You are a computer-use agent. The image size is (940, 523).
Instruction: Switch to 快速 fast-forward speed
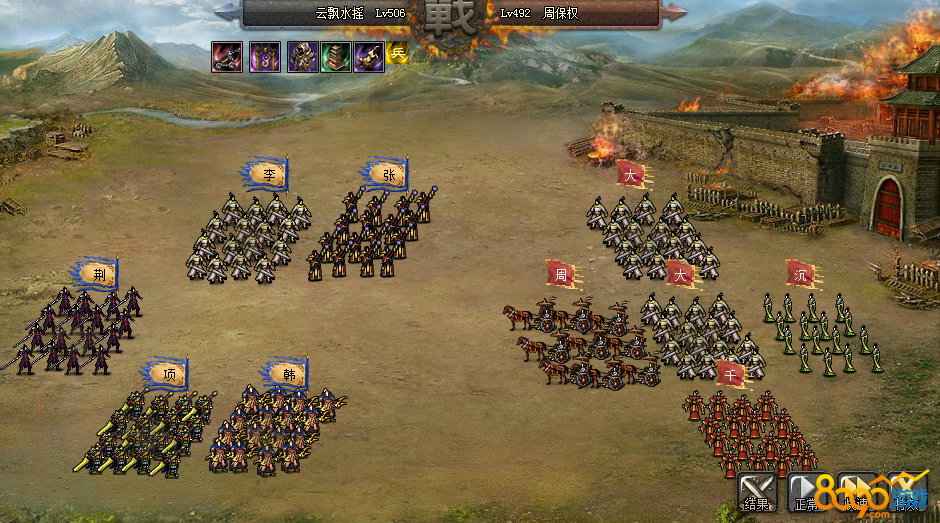(857, 491)
